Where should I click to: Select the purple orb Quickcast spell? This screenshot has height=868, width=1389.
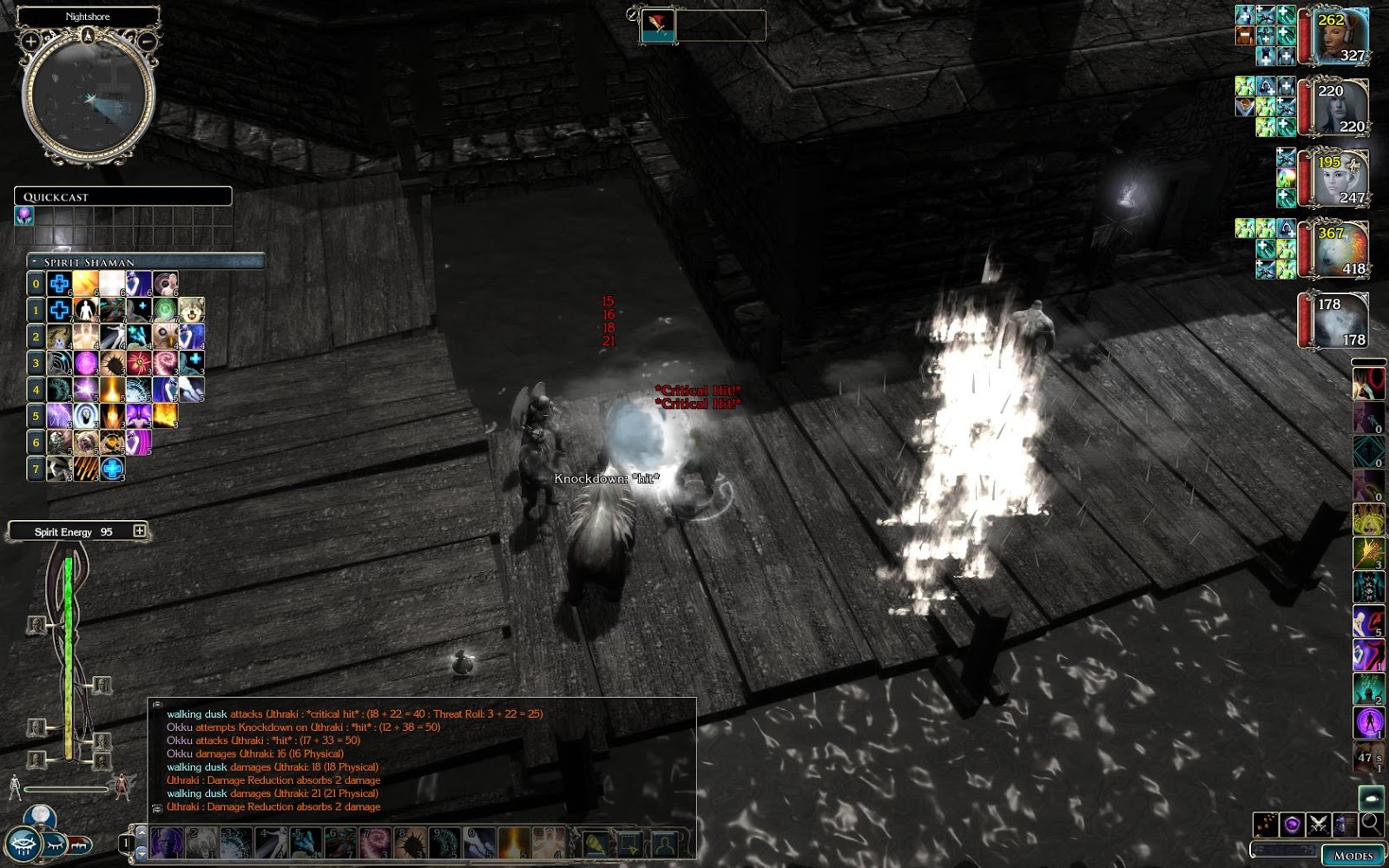tap(24, 215)
